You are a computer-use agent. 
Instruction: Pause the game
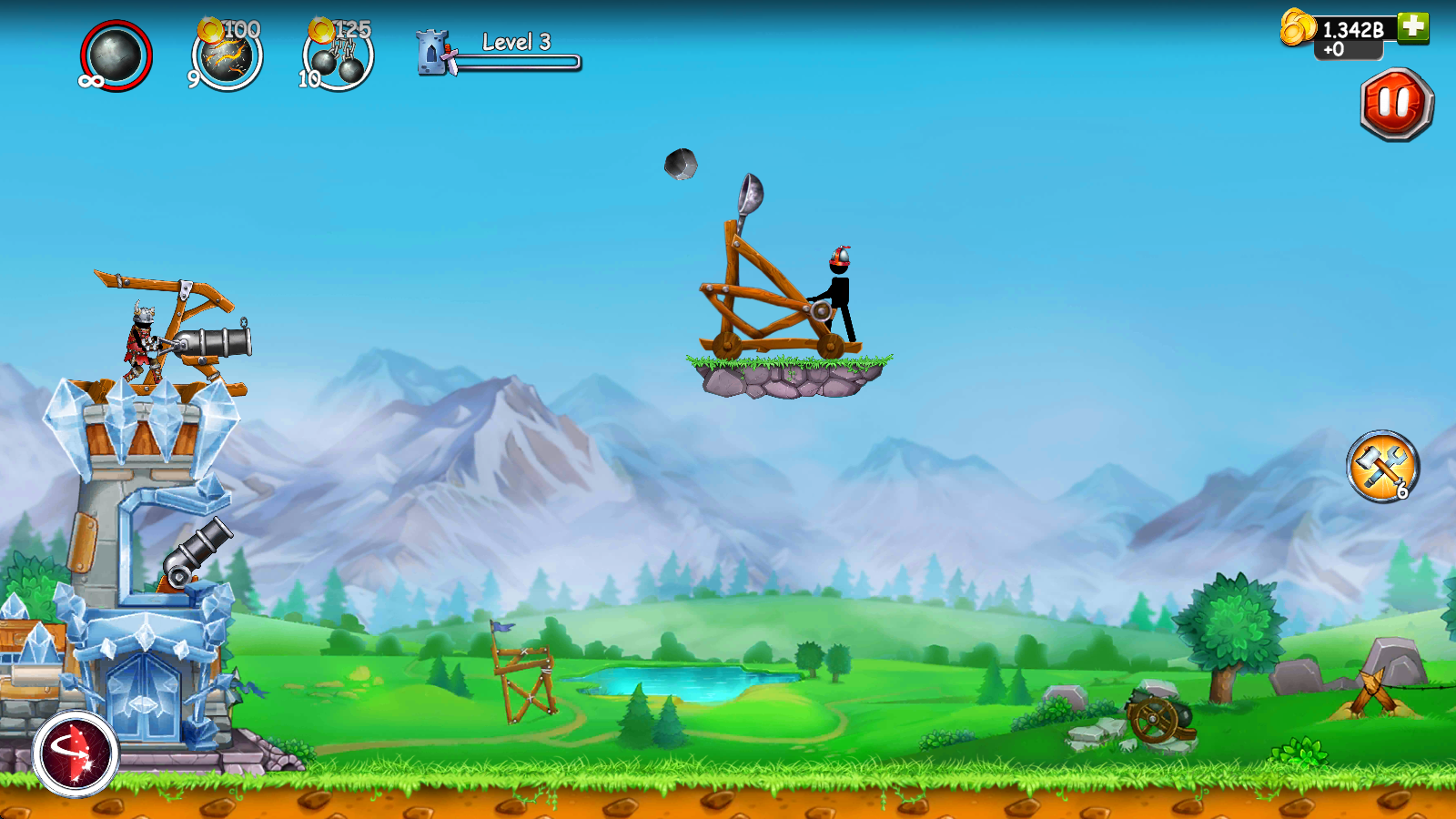(x=1396, y=105)
